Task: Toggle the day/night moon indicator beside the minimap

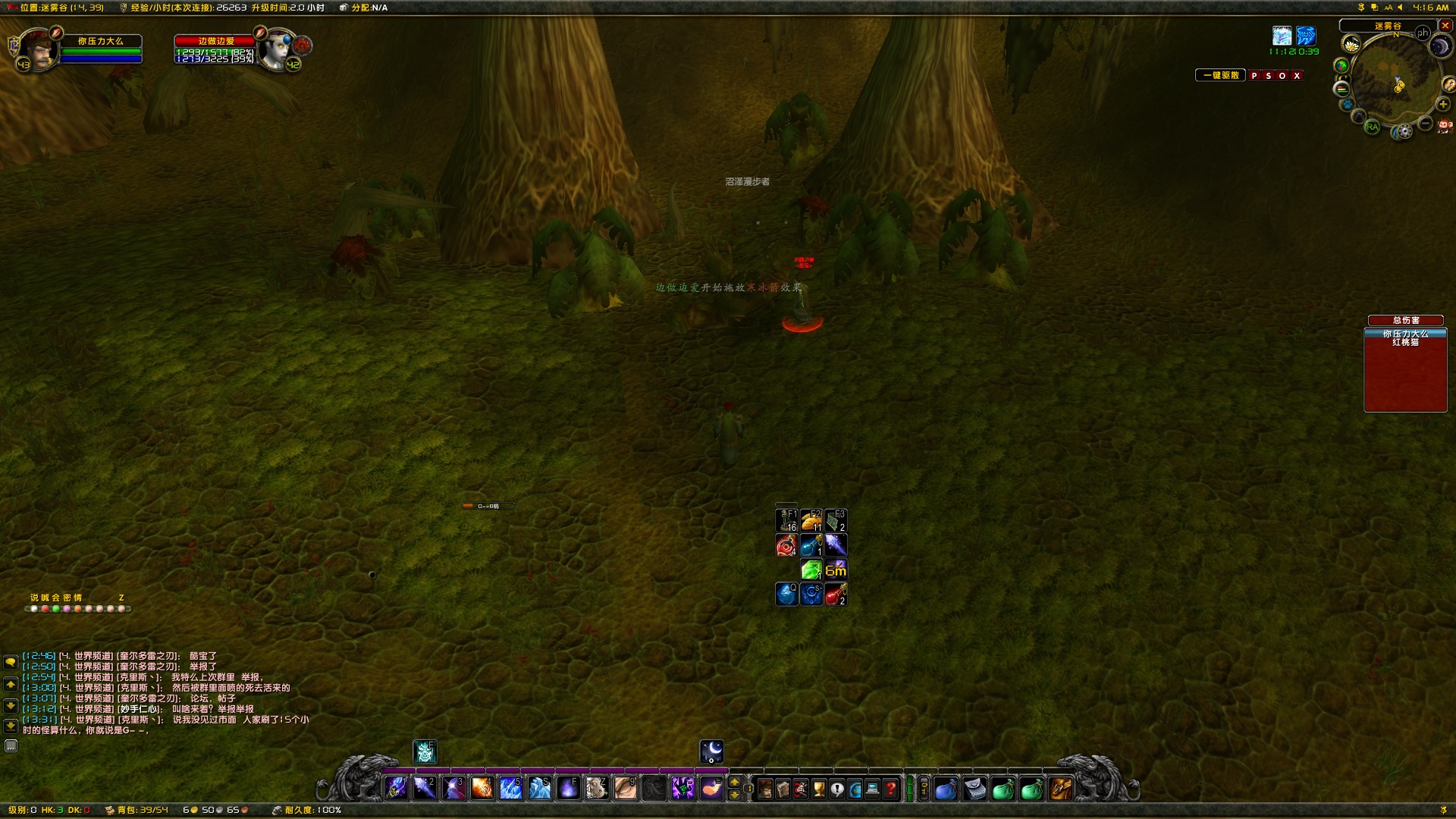Action: click(x=1441, y=46)
